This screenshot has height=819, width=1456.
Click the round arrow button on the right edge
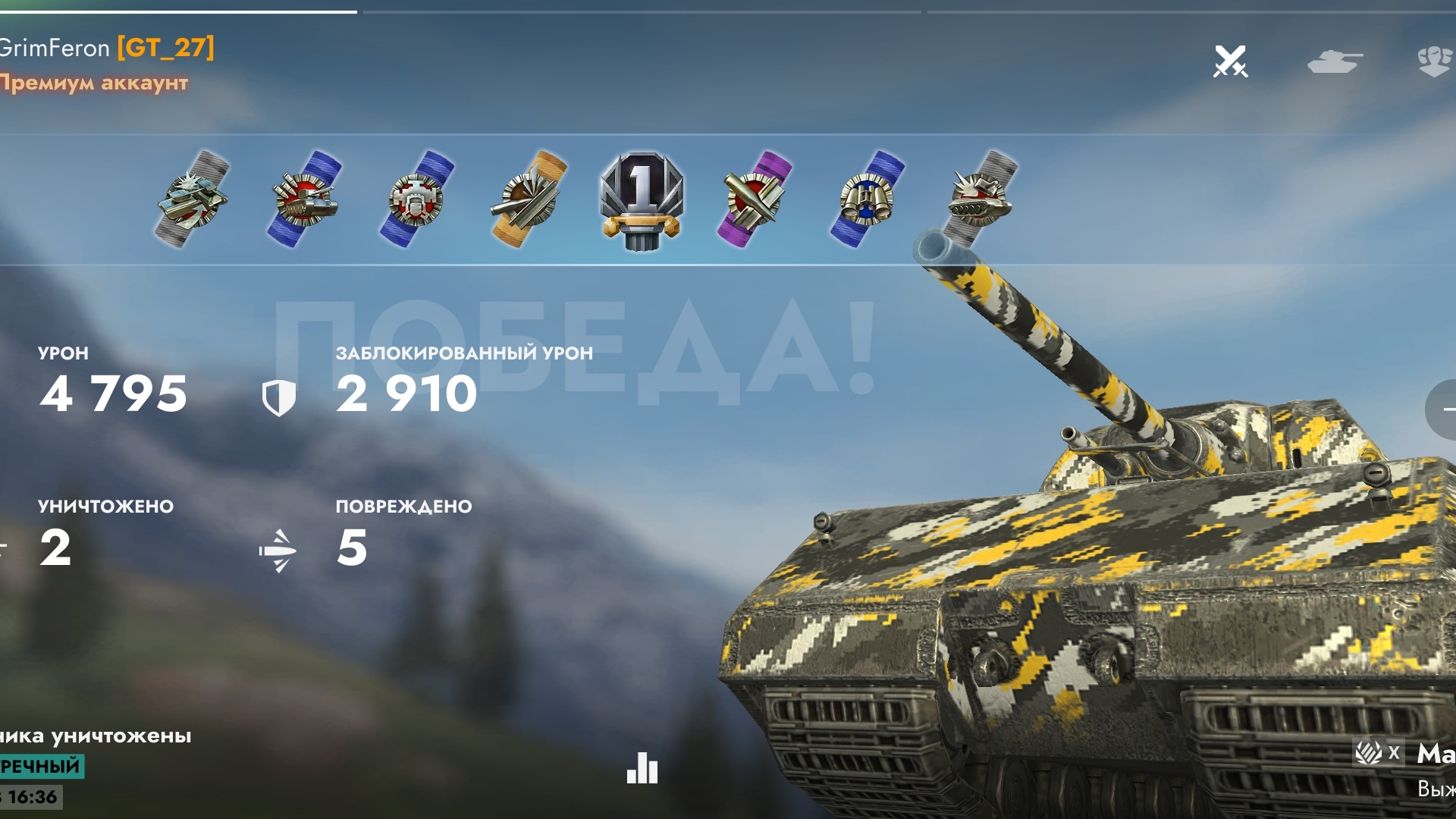[x=1442, y=409]
